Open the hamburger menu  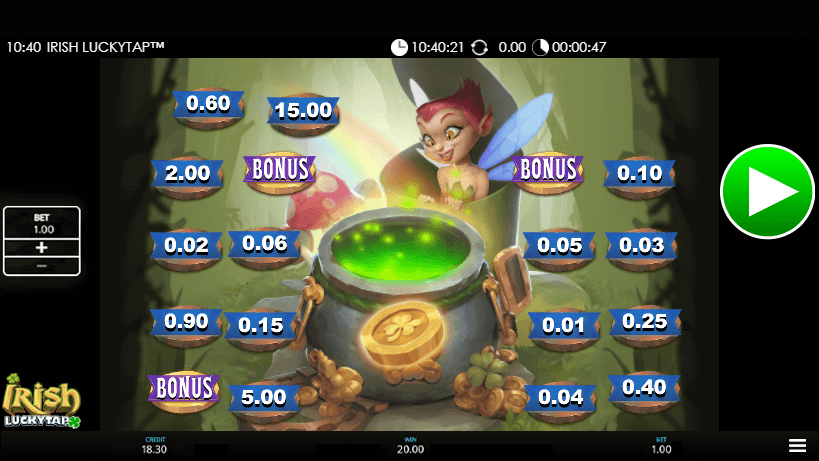[x=797, y=445]
